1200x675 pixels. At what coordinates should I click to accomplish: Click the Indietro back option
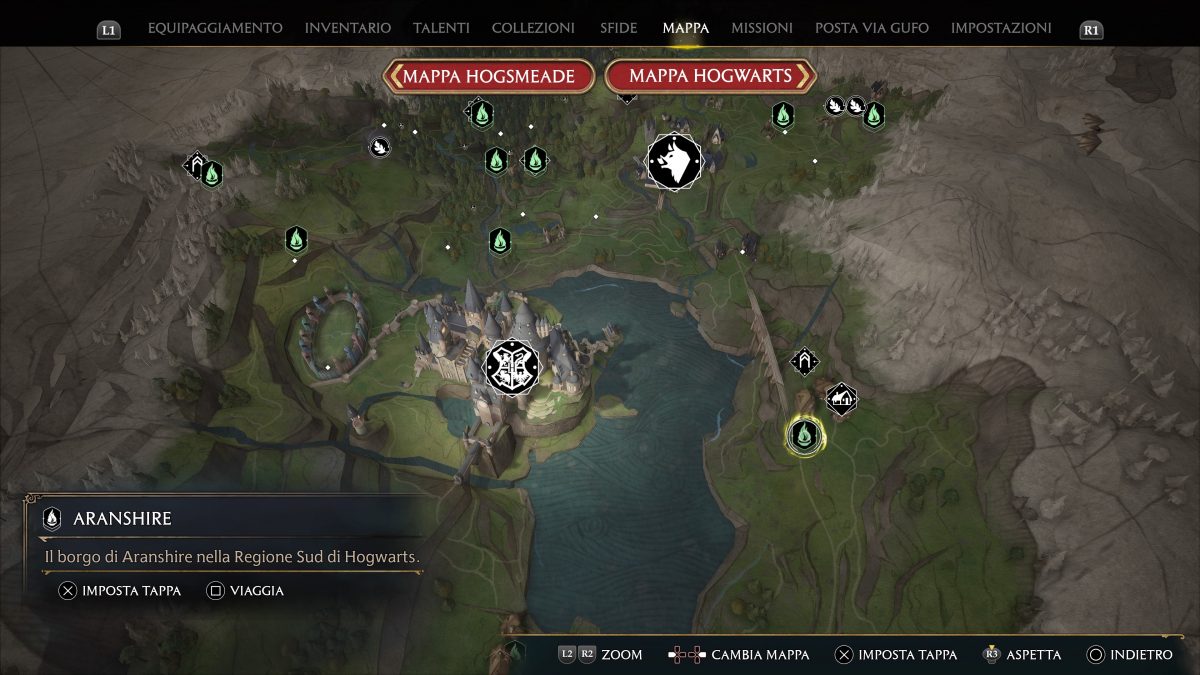[1130, 655]
